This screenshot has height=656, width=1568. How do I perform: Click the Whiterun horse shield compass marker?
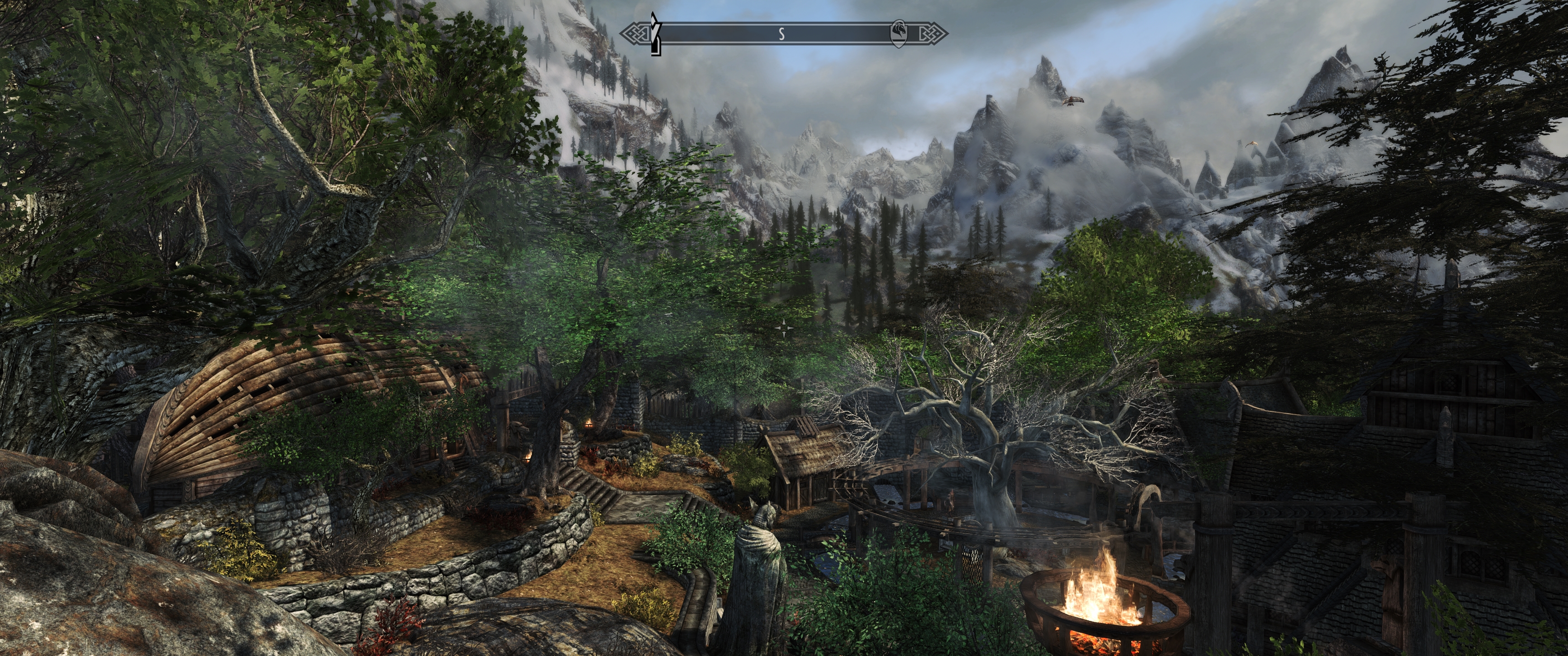pyautogui.click(x=898, y=33)
